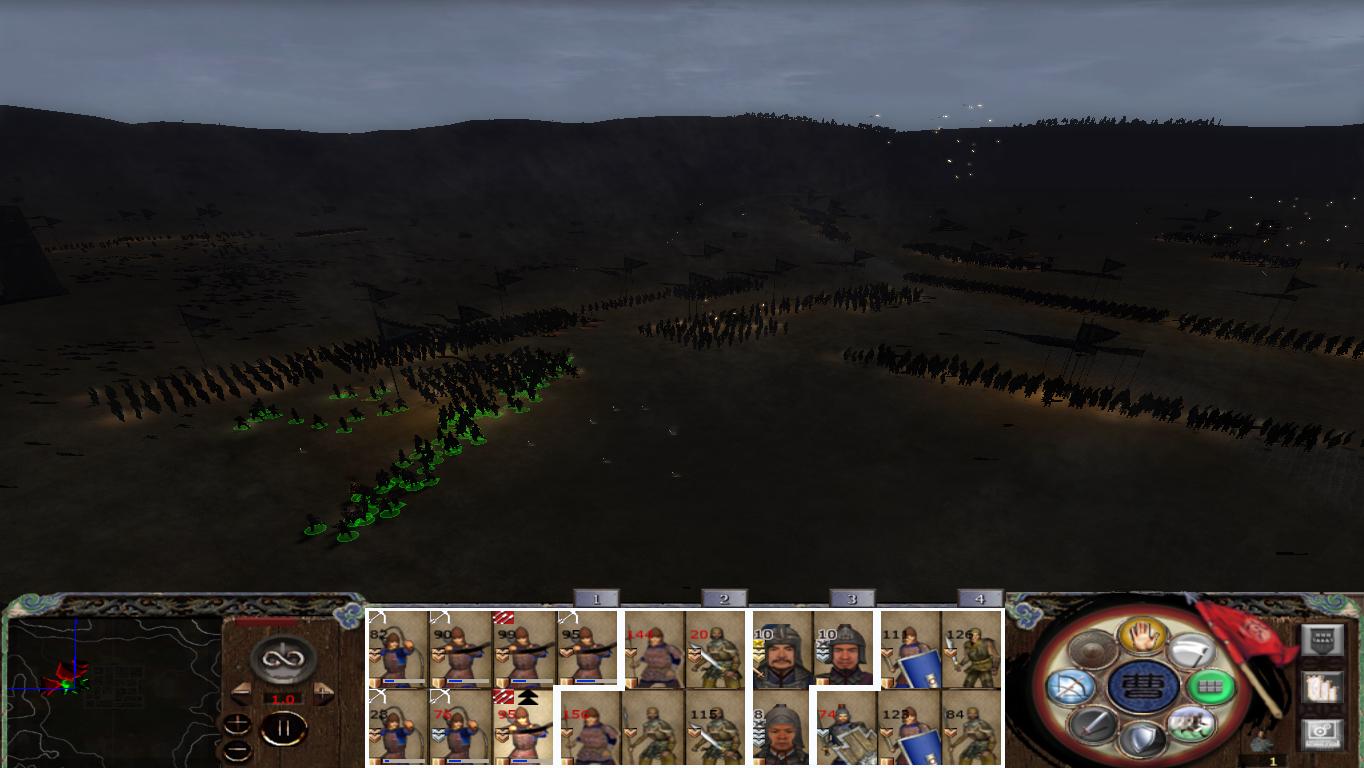The image size is (1364, 768).
Task: Select the halberd weapon icon on the wheel
Action: pos(1194,650)
